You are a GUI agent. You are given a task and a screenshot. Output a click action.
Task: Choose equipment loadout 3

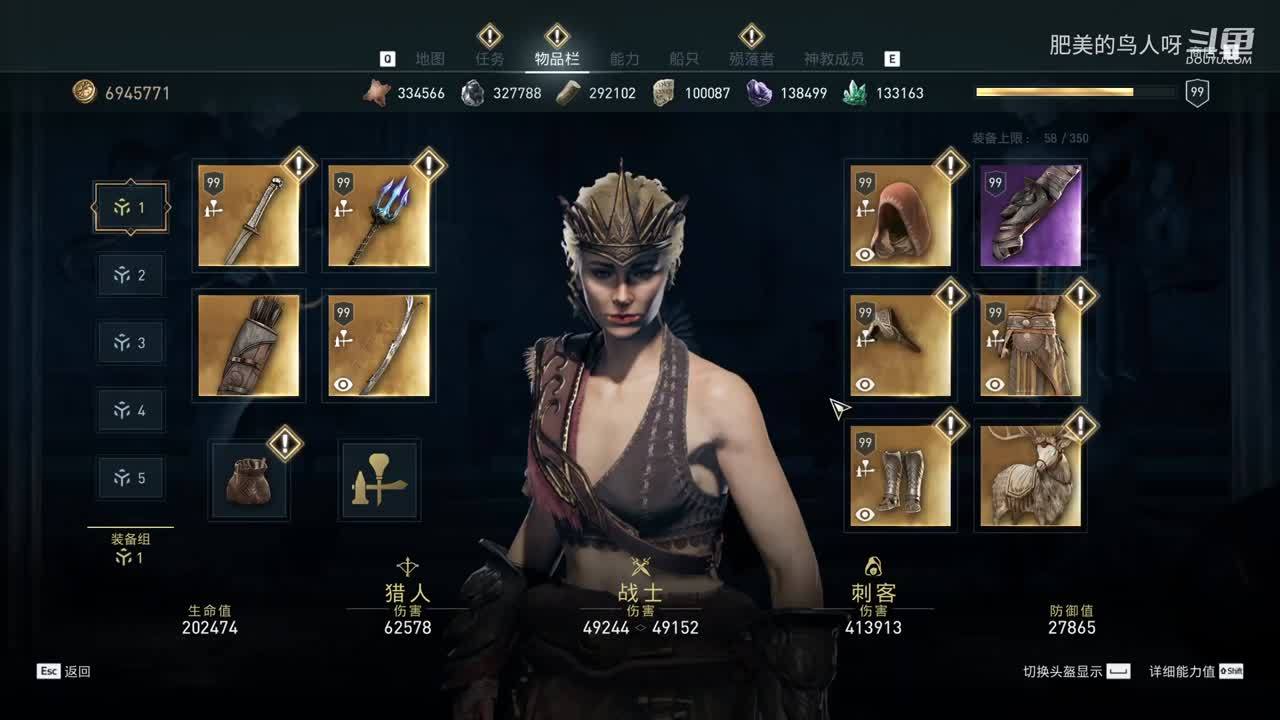click(x=131, y=343)
